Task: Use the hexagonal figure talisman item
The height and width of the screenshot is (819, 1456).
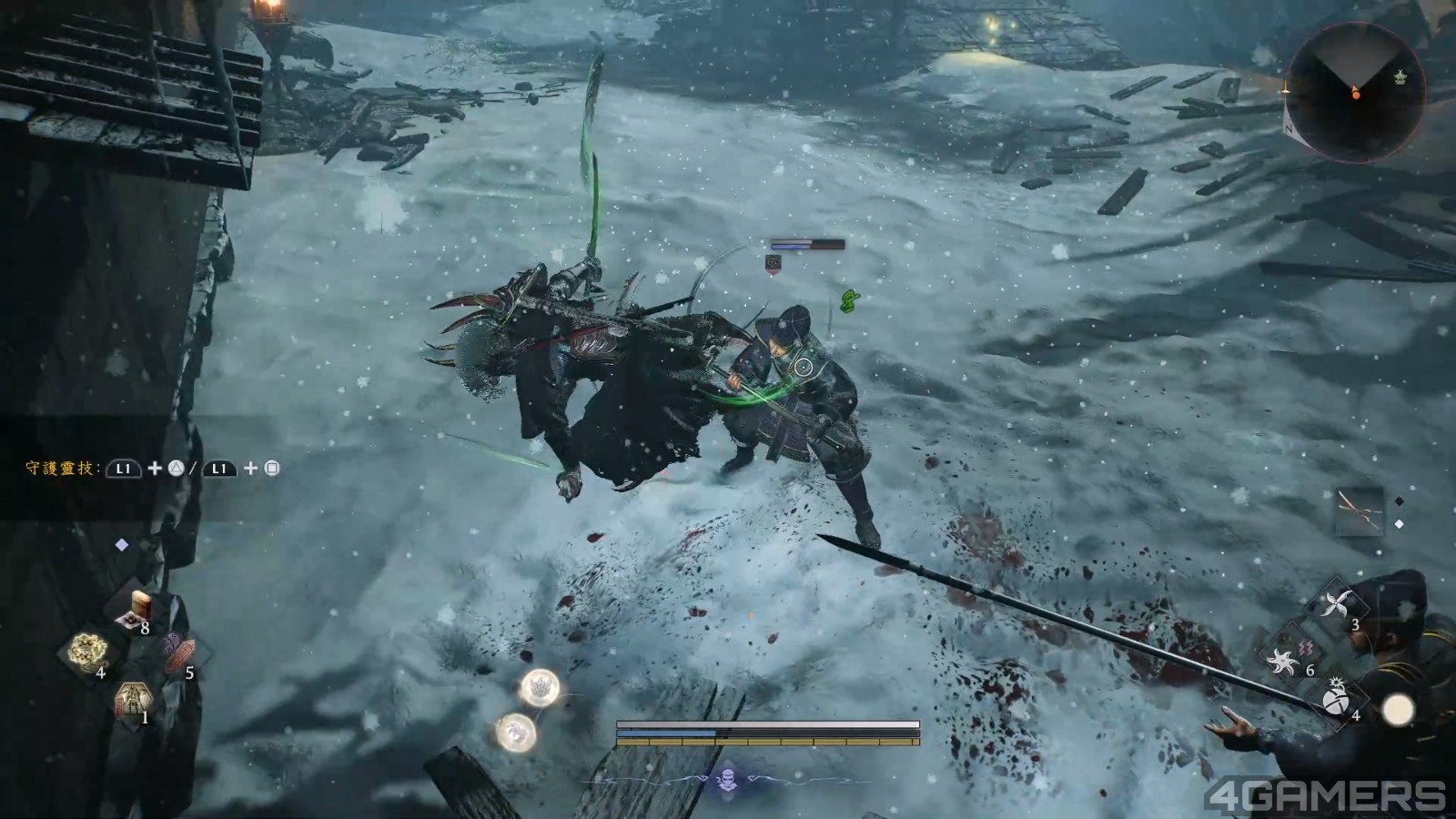Action: click(x=133, y=701)
